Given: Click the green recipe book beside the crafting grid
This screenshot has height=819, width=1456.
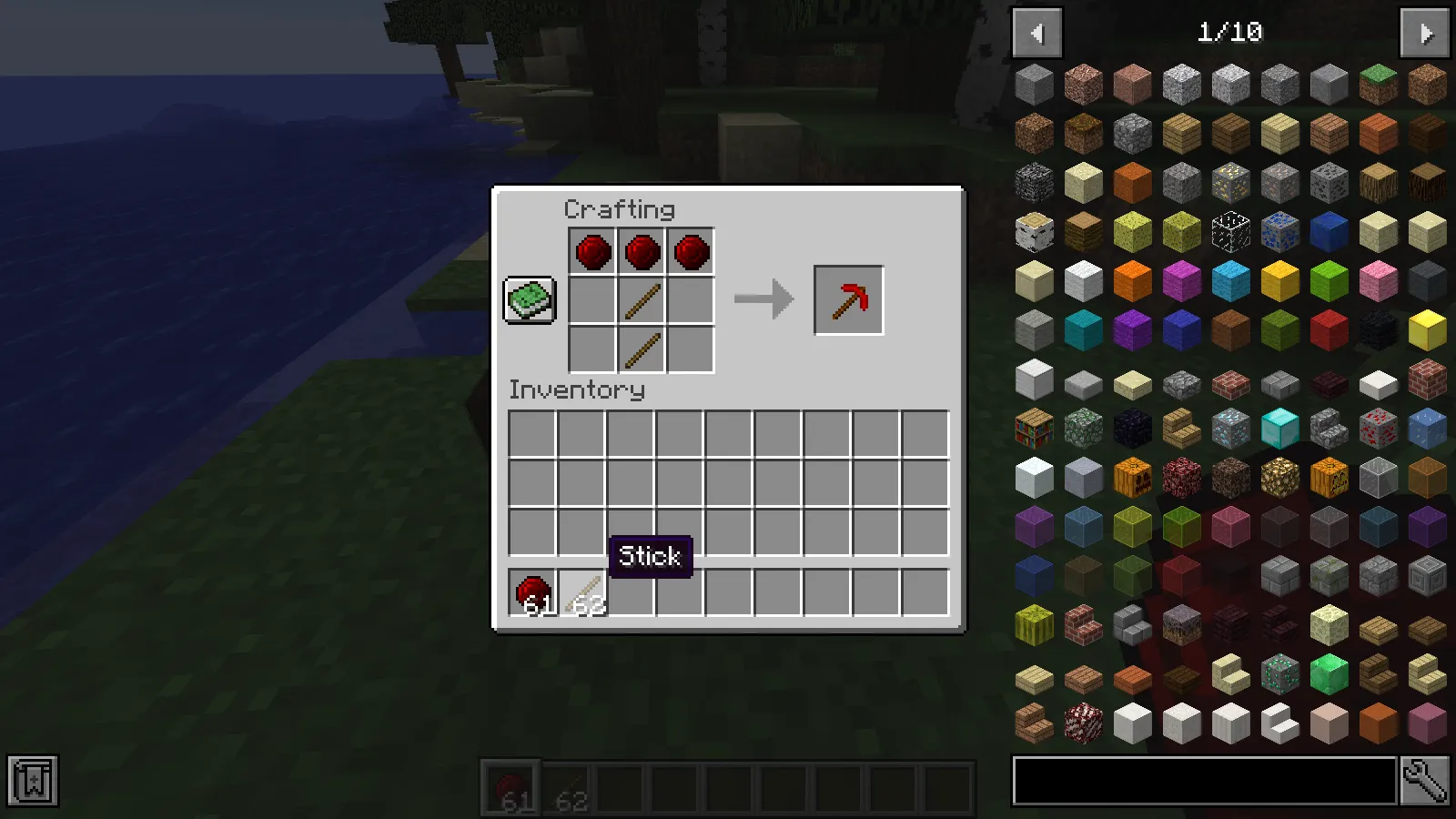Looking at the screenshot, I should tap(530, 298).
